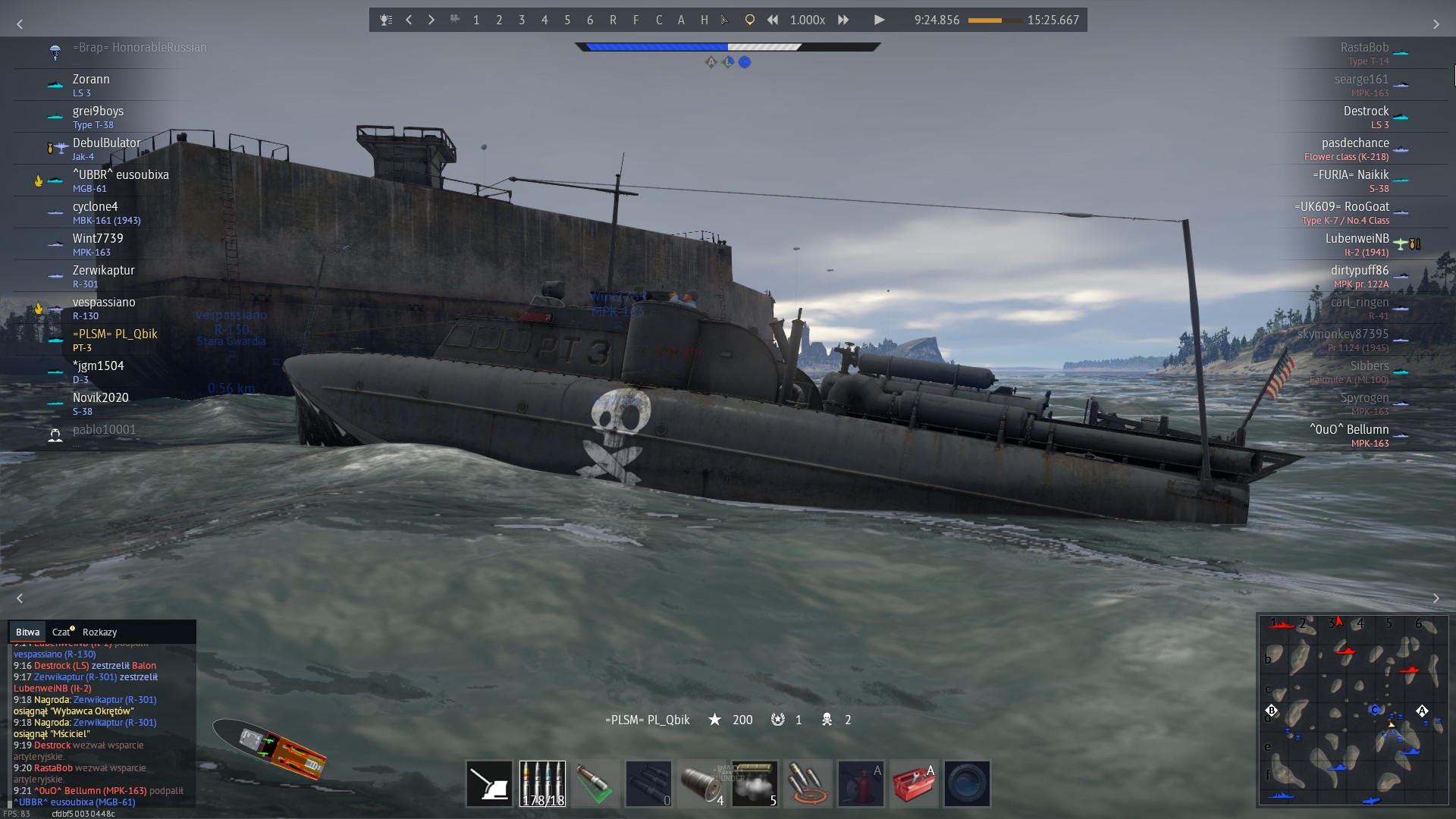Switch to the Rozkazy tab

pos(99,632)
